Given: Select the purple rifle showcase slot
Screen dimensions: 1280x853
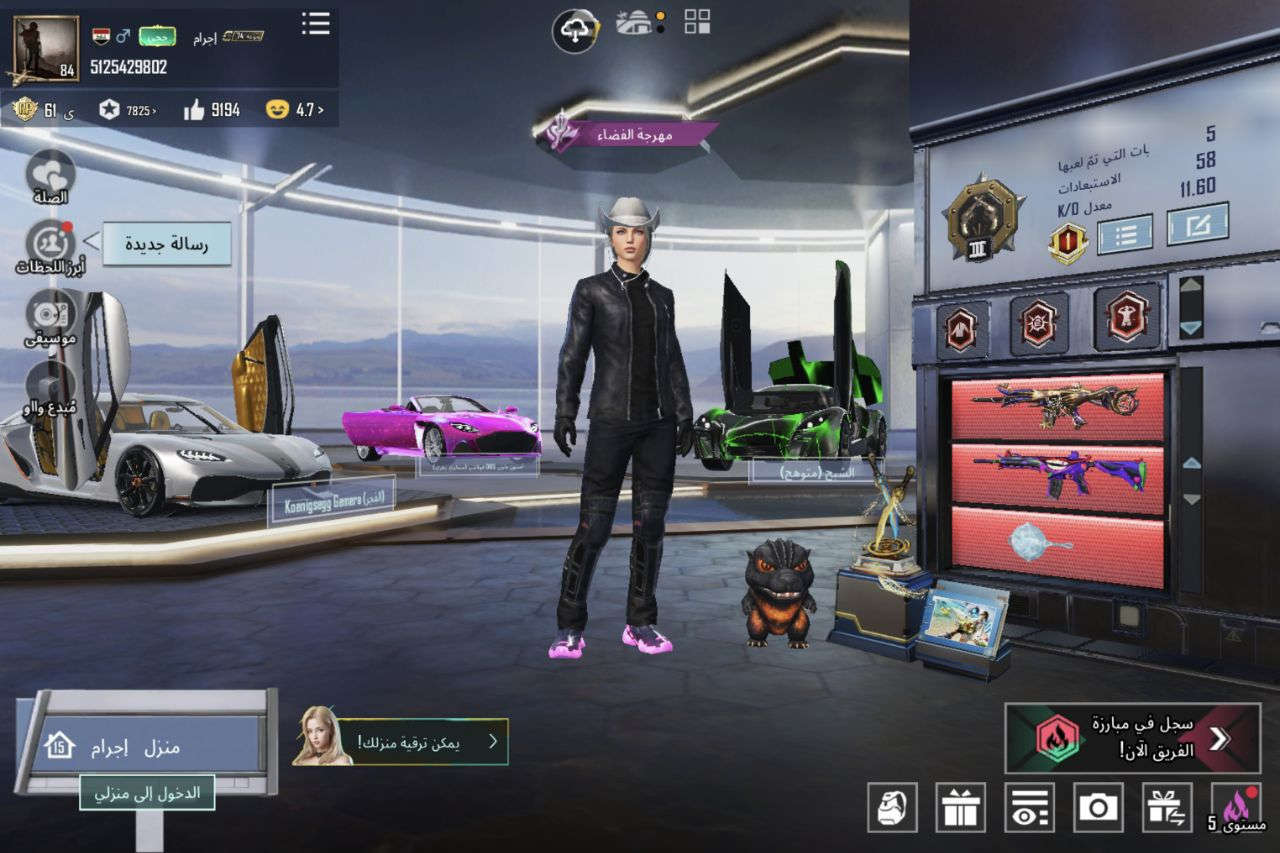Looking at the screenshot, I should pos(1057,473).
